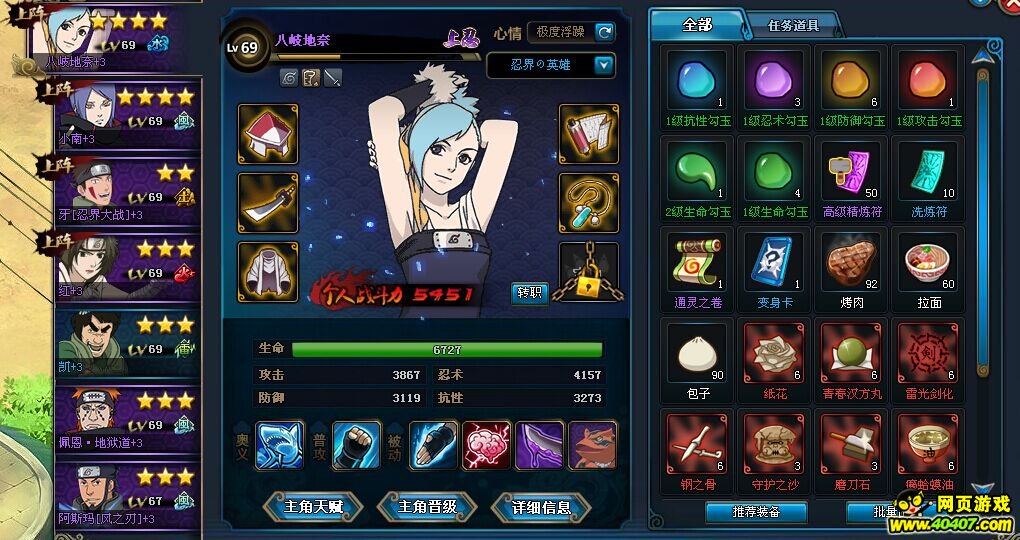
Task: Select the 烤肉 roast meat item
Action: tap(851, 264)
